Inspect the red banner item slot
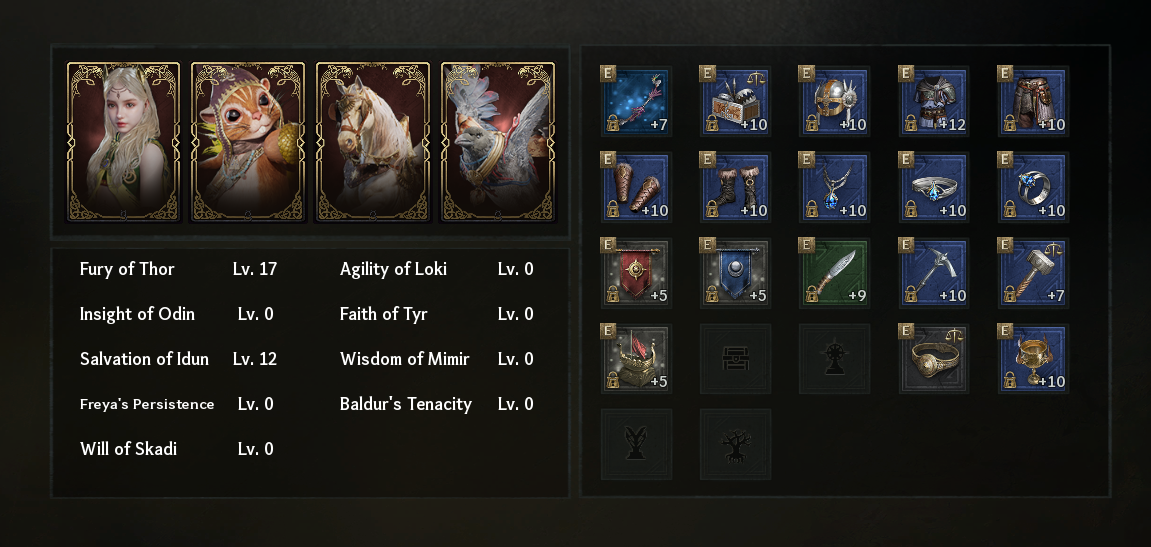 [x=636, y=273]
